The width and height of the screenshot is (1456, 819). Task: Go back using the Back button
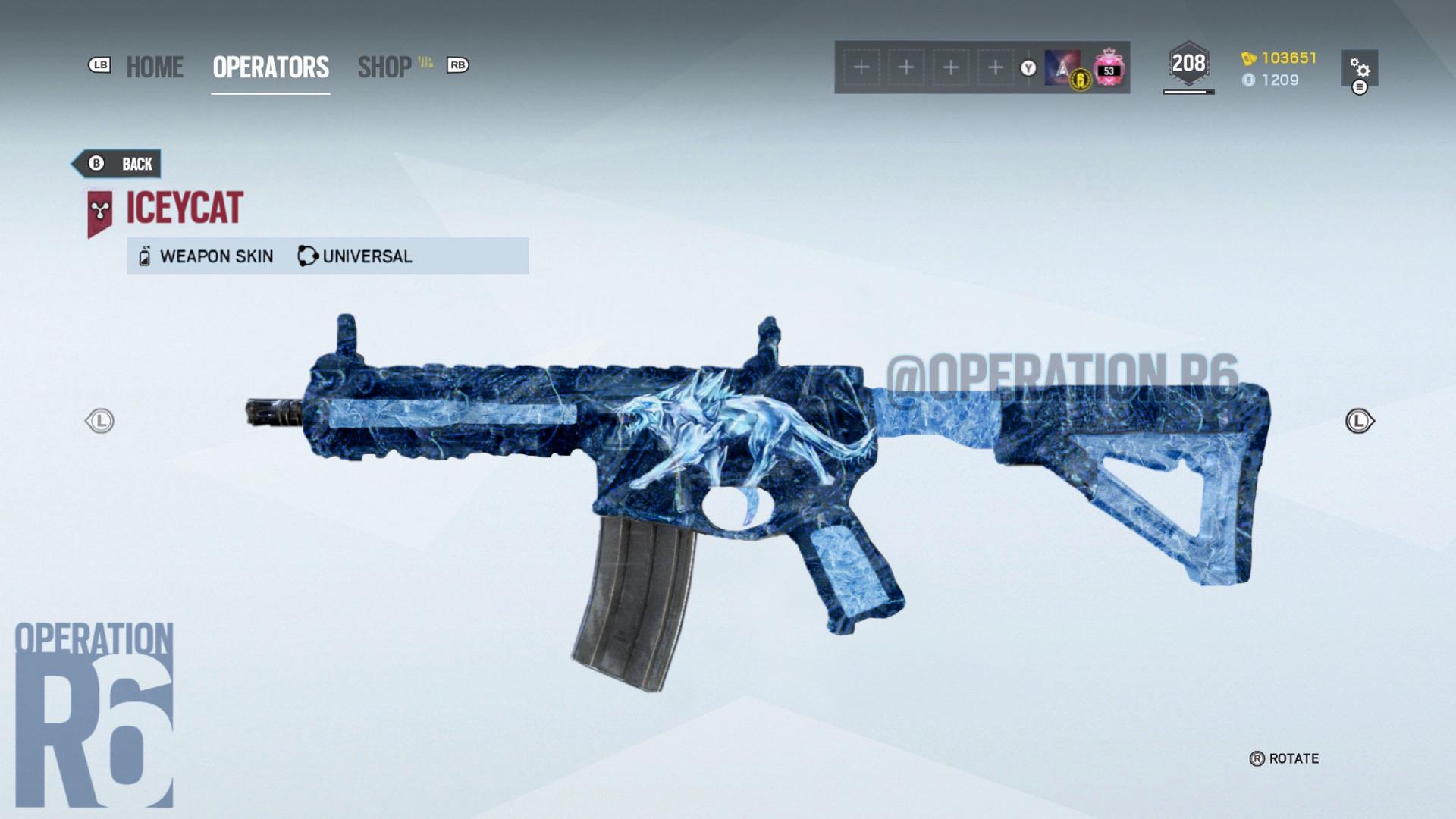coord(118,164)
